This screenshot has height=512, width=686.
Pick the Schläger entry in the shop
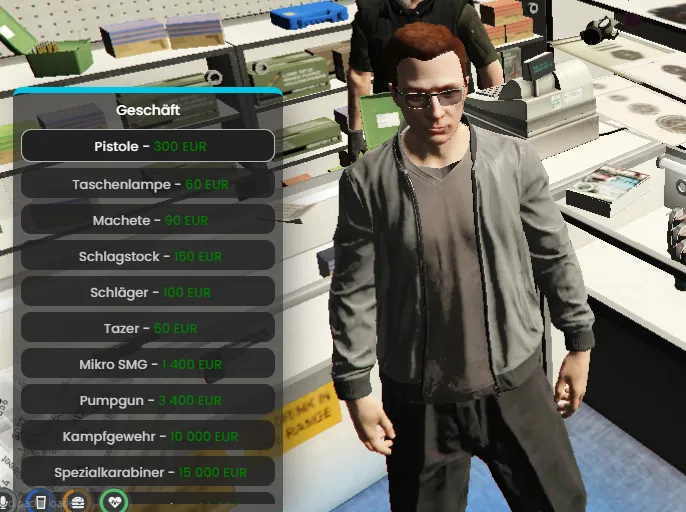148,292
